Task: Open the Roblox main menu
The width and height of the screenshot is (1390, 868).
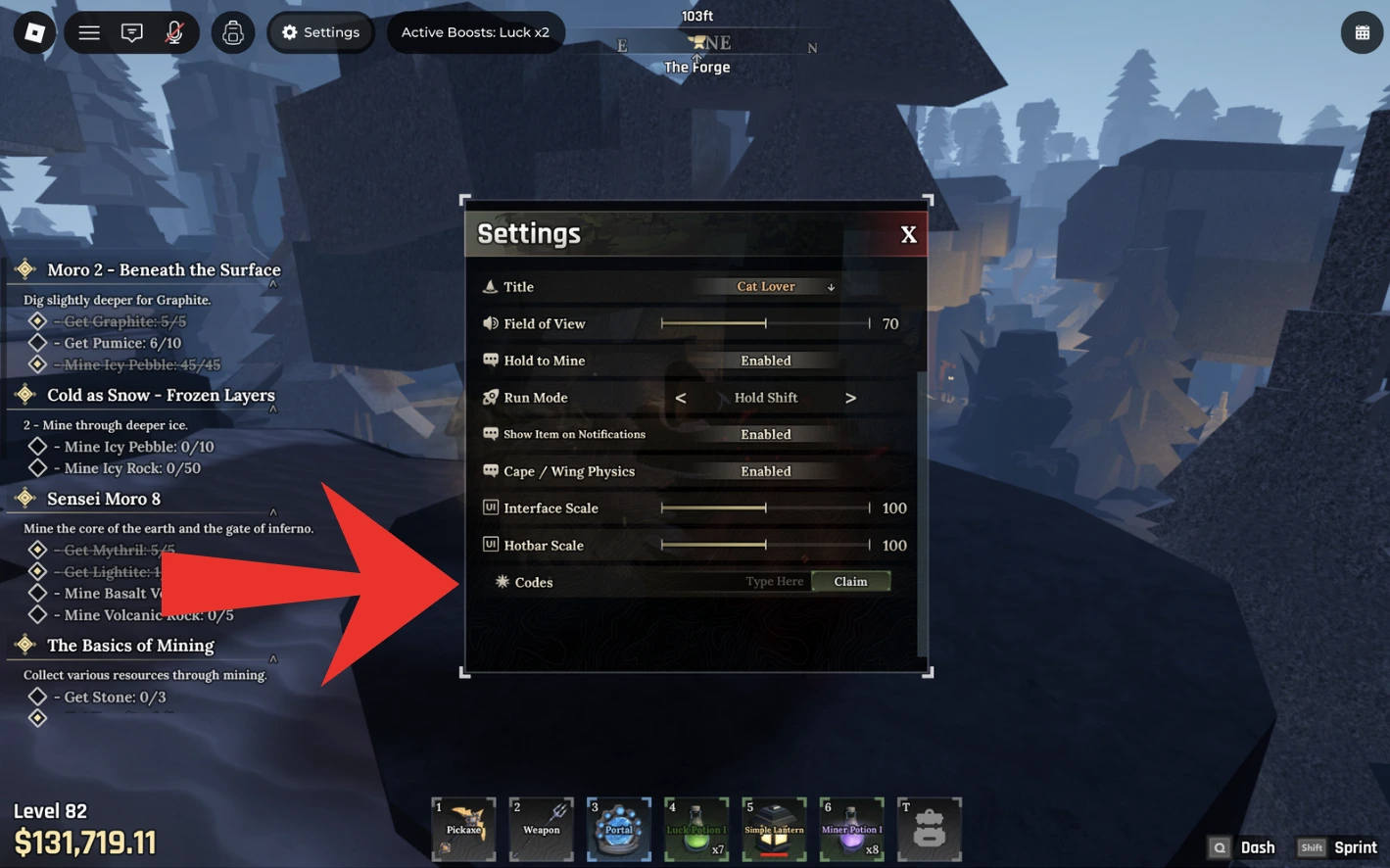Action: point(34,32)
